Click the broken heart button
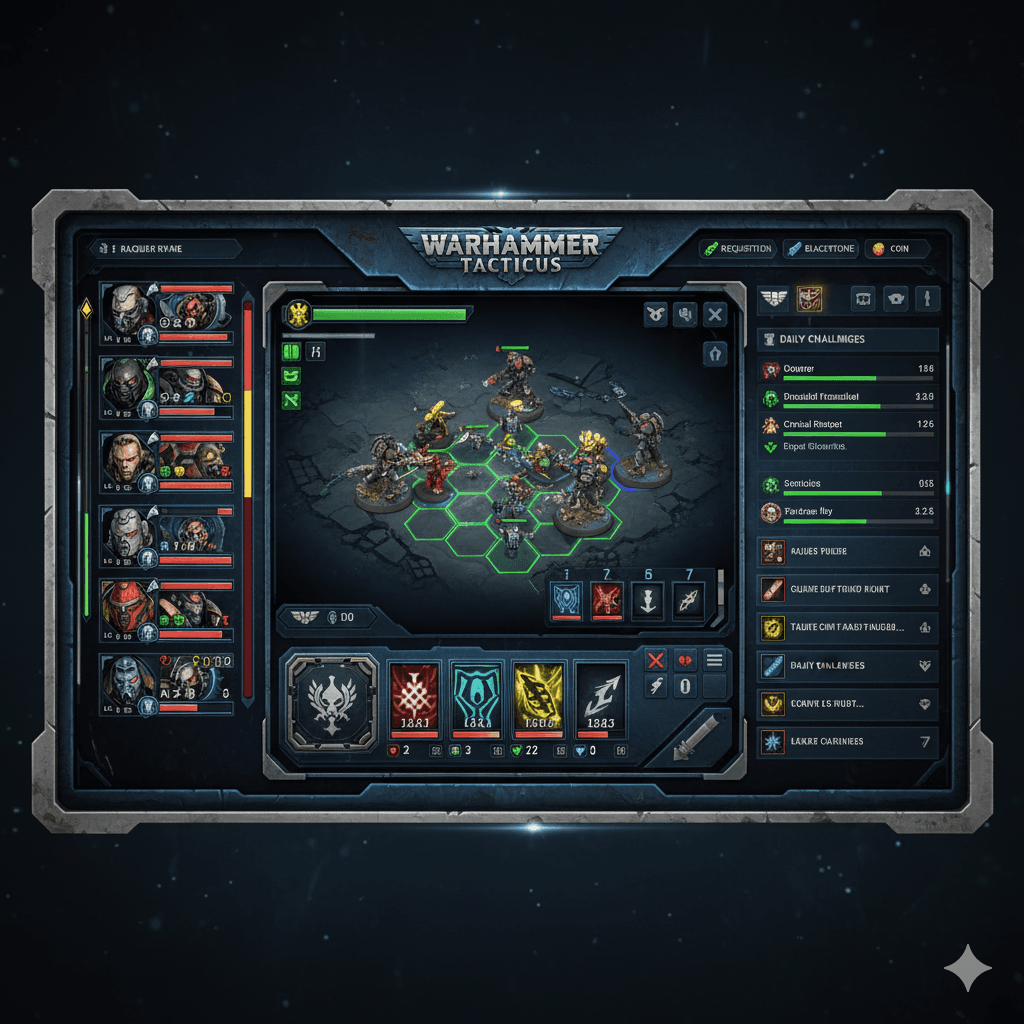Screen dimensions: 1024x1024 tap(685, 660)
